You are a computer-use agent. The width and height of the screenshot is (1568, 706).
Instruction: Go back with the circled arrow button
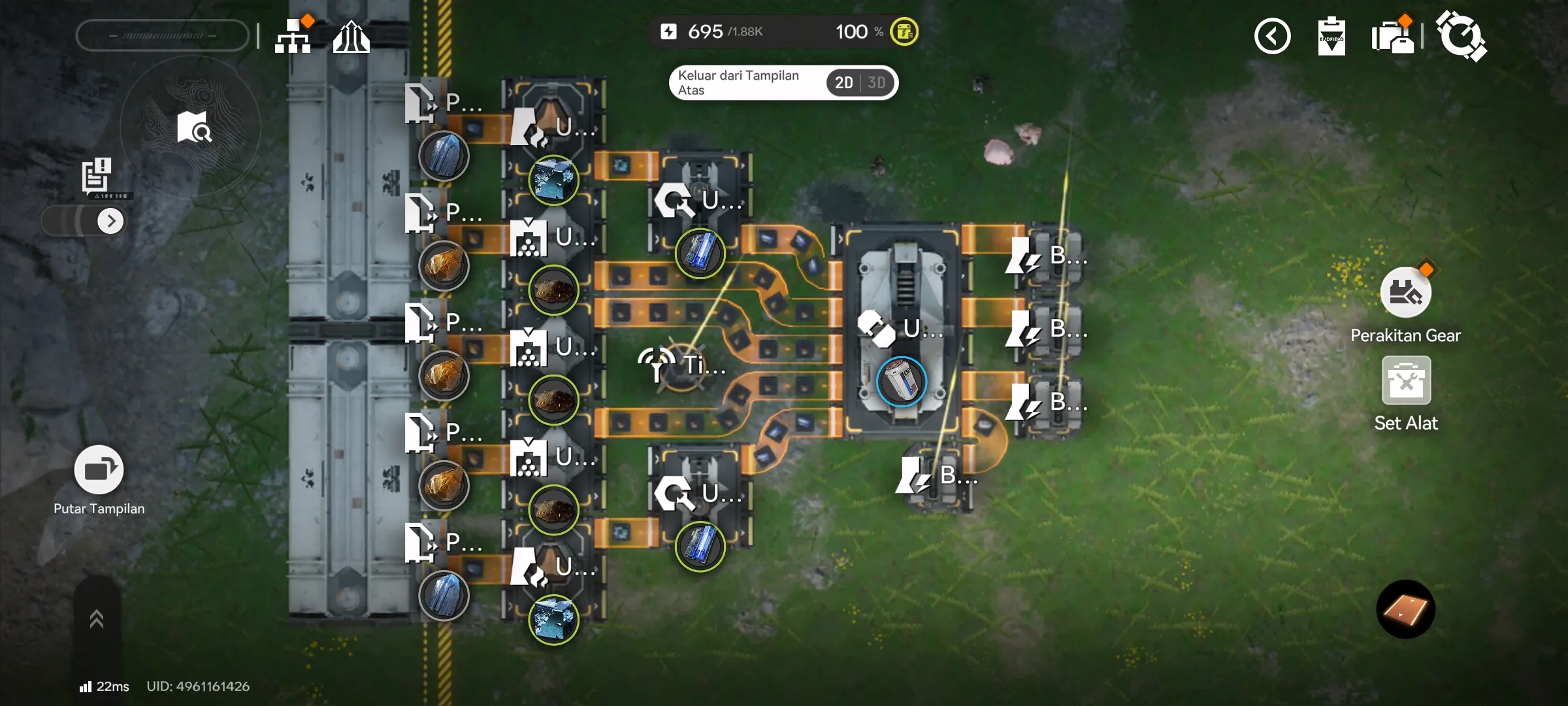[1272, 37]
